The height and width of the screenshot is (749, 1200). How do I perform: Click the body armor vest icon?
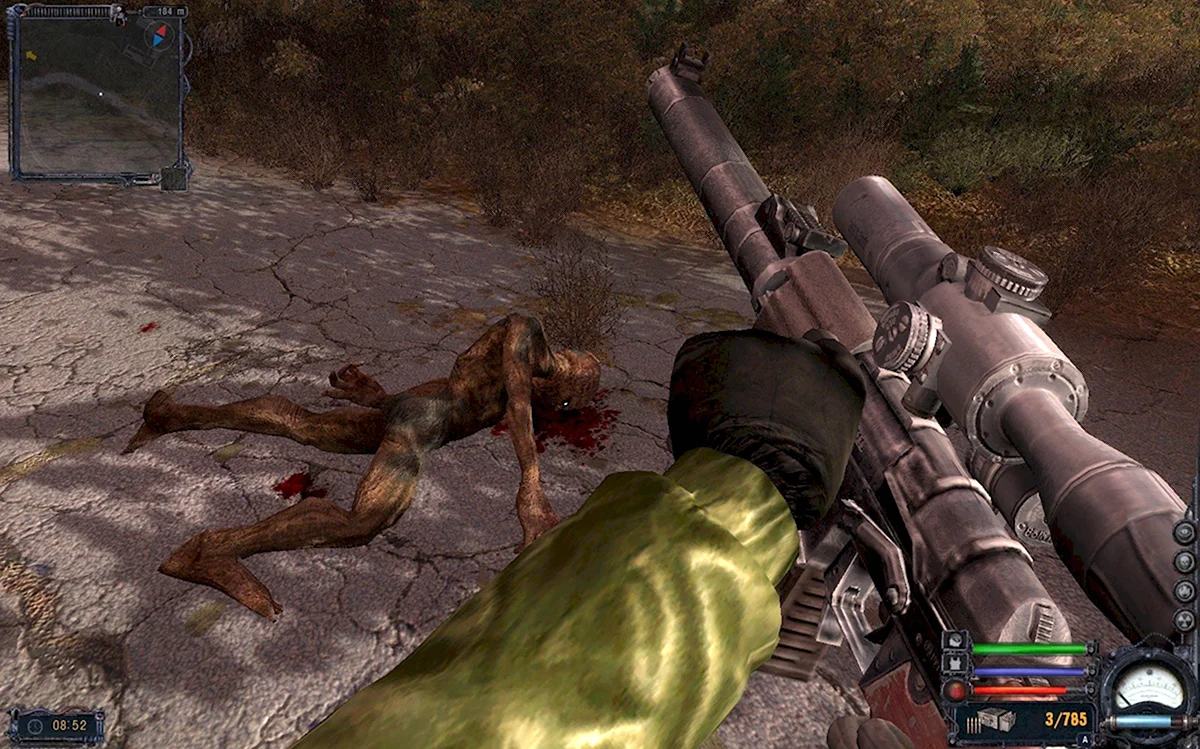[x=956, y=664]
